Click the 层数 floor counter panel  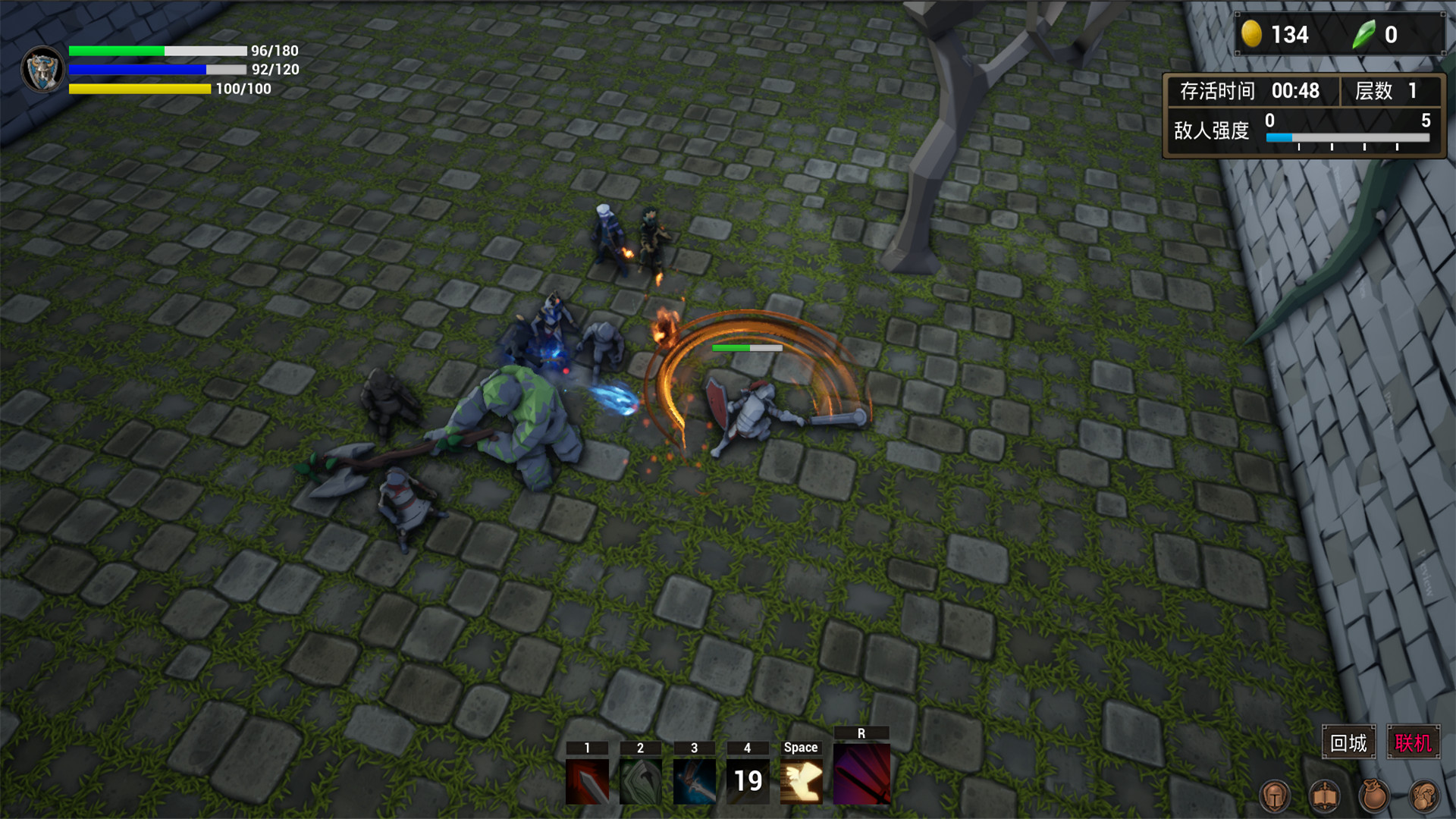coord(1388,91)
